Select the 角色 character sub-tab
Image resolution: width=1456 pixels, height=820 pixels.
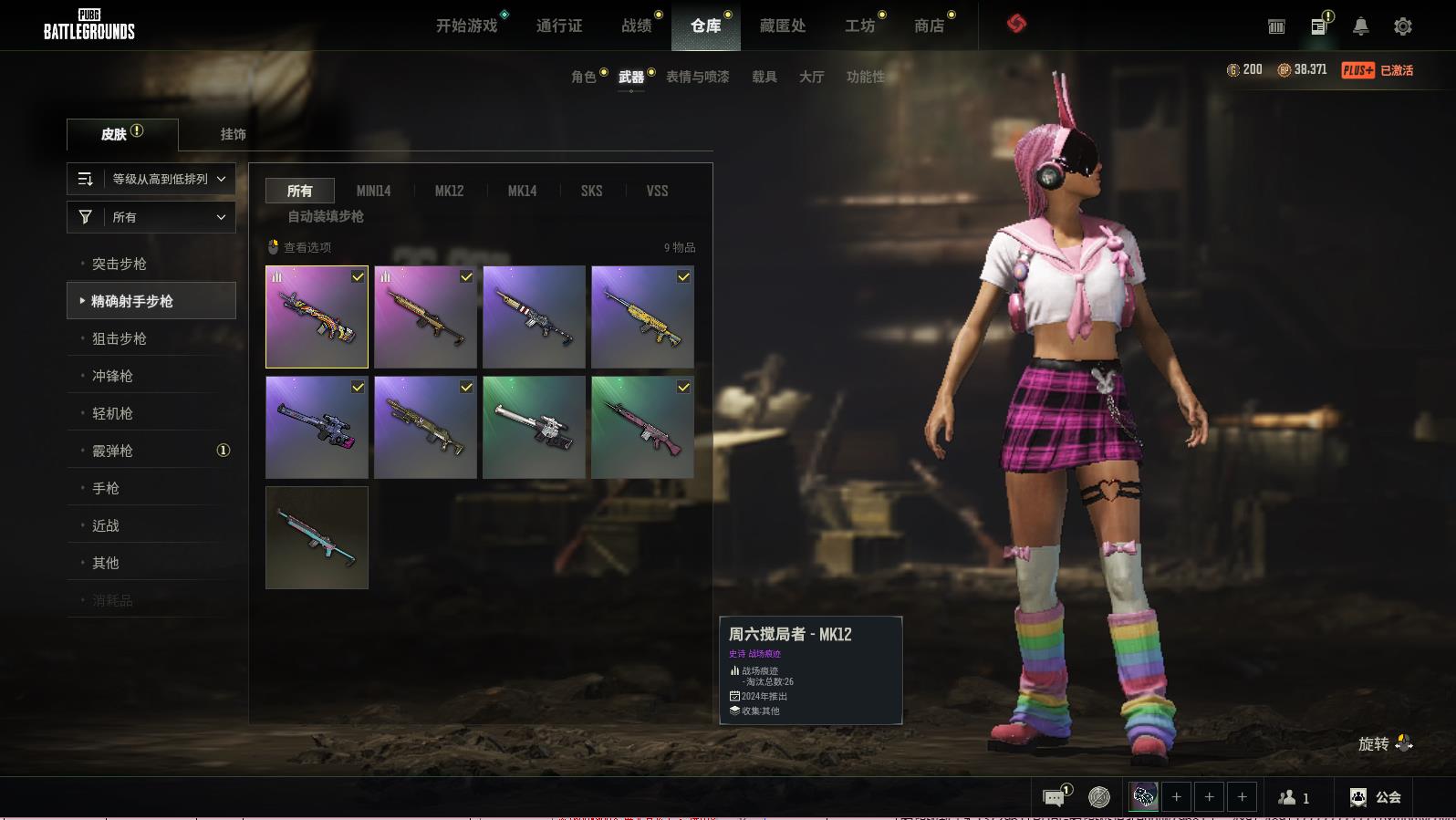click(x=583, y=77)
